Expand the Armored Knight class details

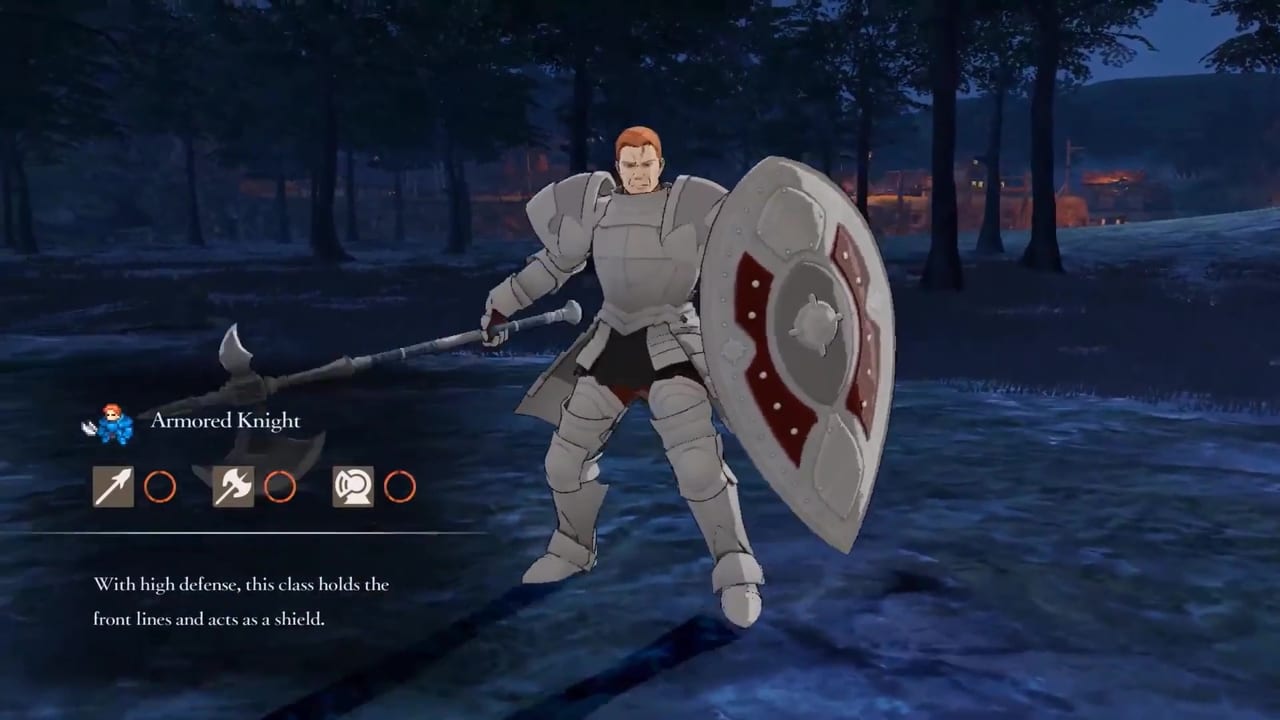click(x=225, y=421)
